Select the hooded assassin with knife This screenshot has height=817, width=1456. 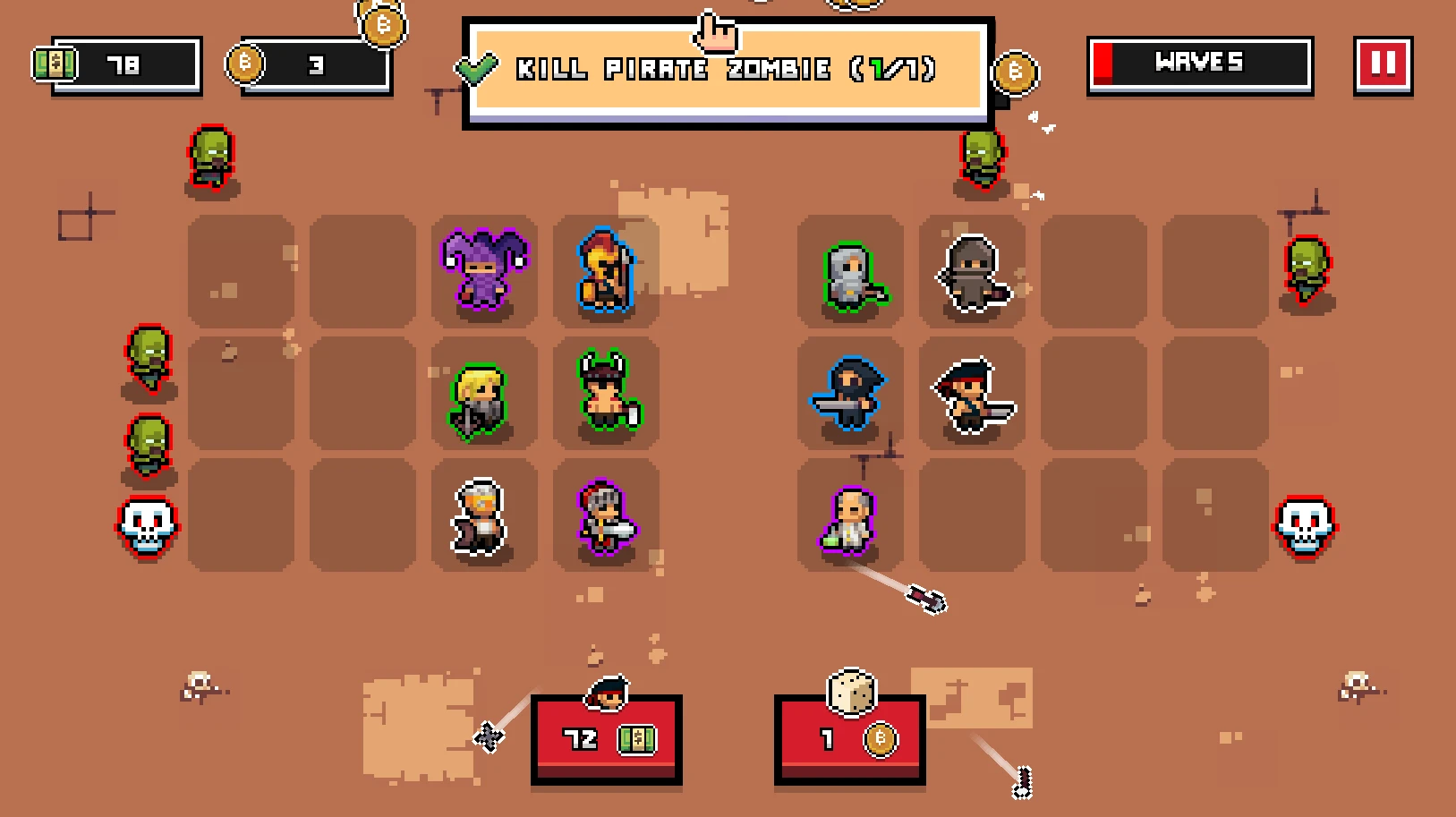click(848, 394)
